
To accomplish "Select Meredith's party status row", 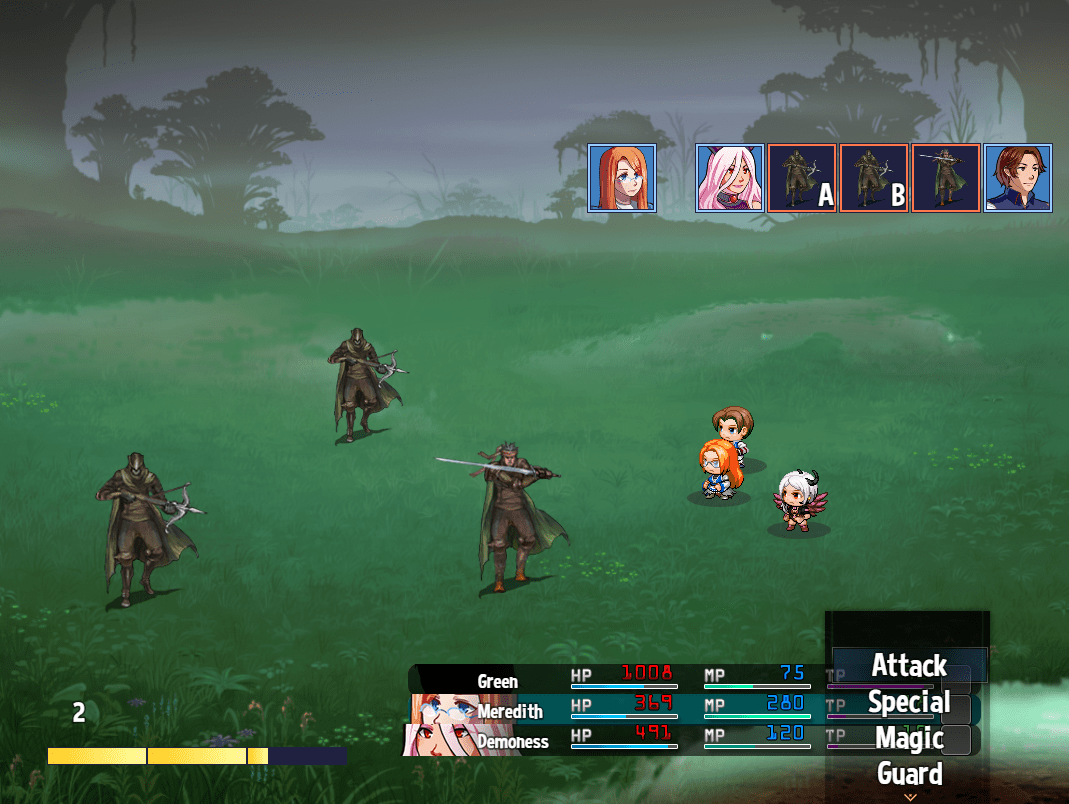I will [x=620, y=709].
